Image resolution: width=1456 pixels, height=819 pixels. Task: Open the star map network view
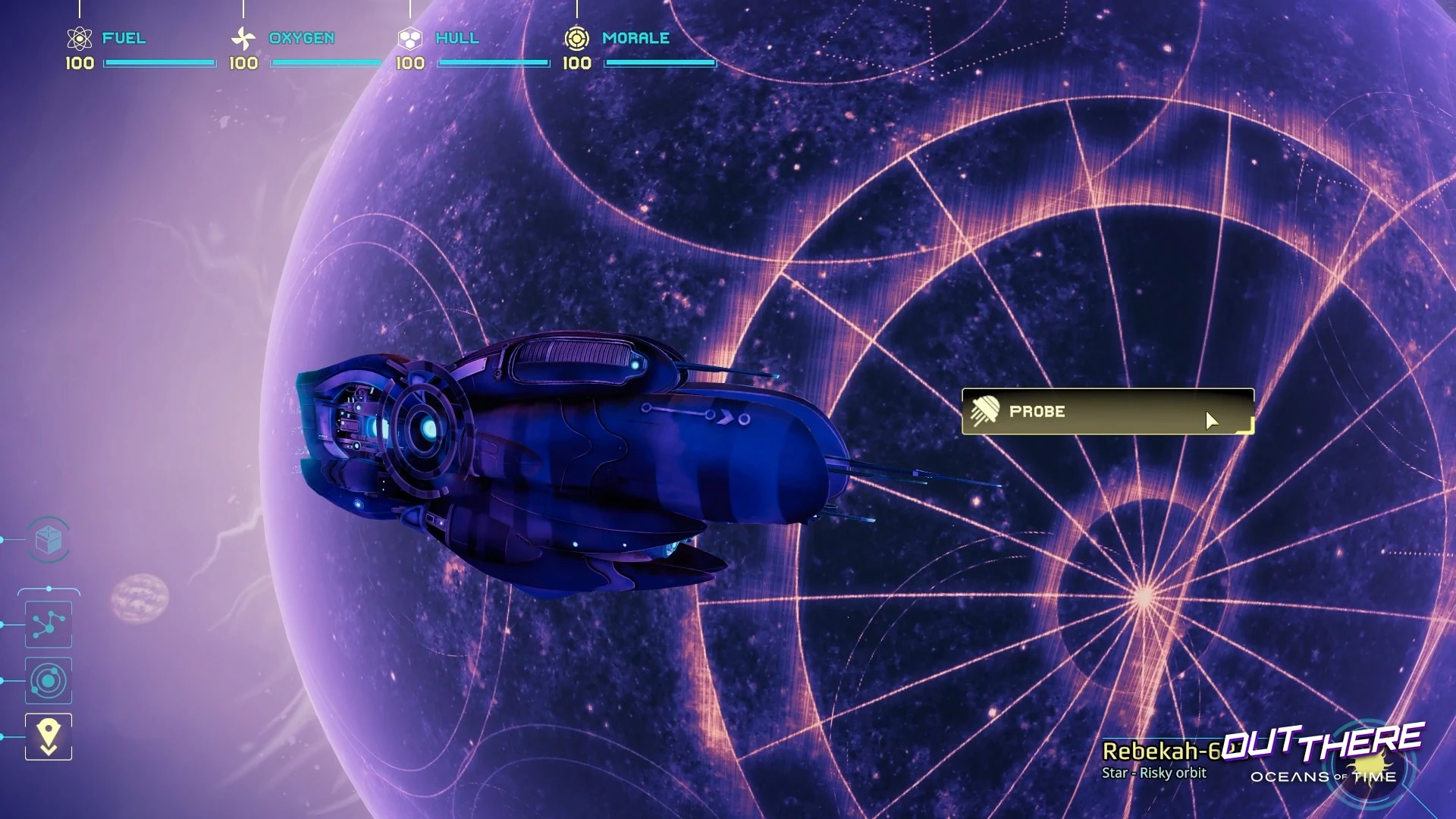pyautogui.click(x=49, y=624)
